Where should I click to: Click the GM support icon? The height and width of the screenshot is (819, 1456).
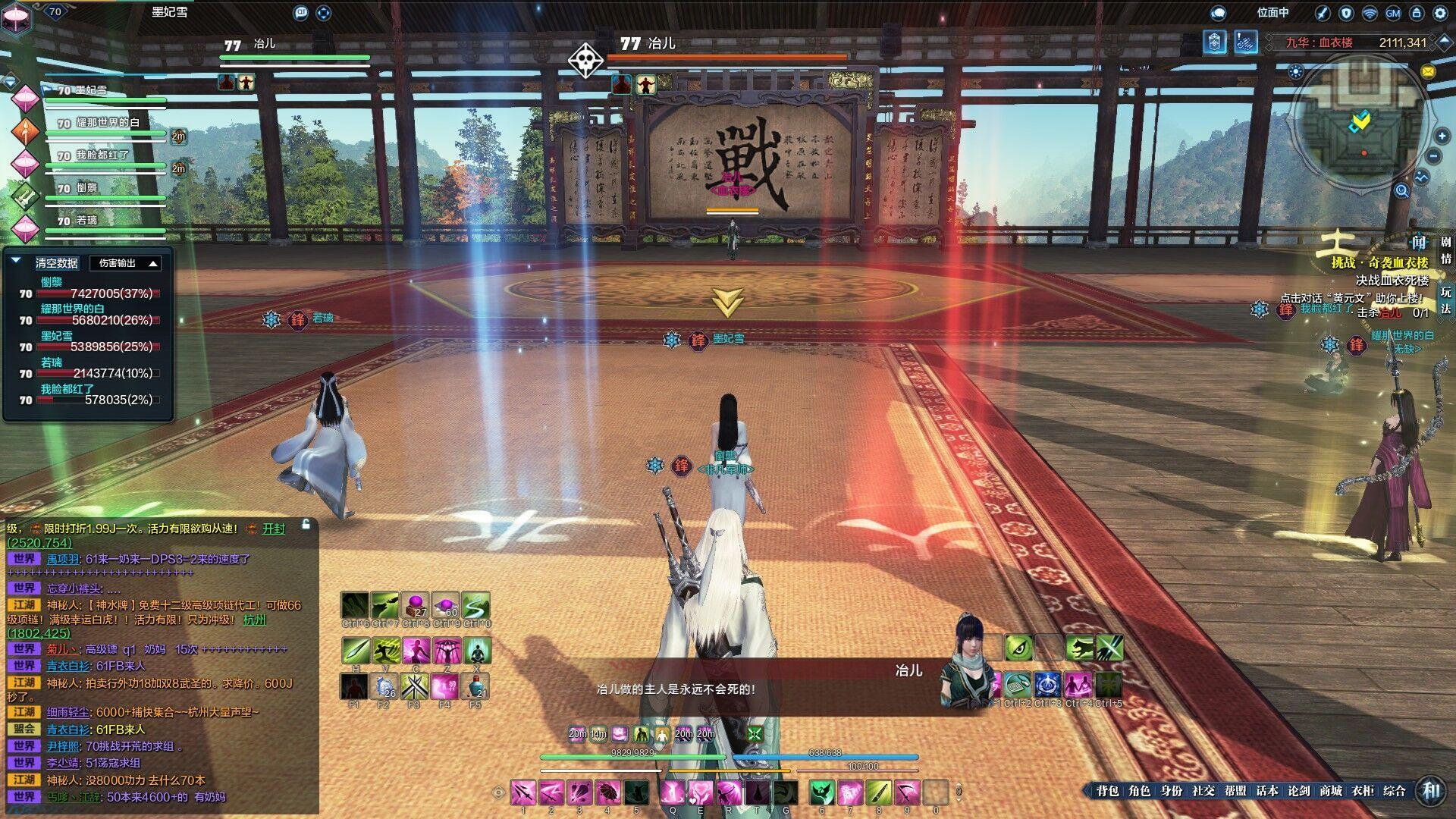(x=1393, y=13)
